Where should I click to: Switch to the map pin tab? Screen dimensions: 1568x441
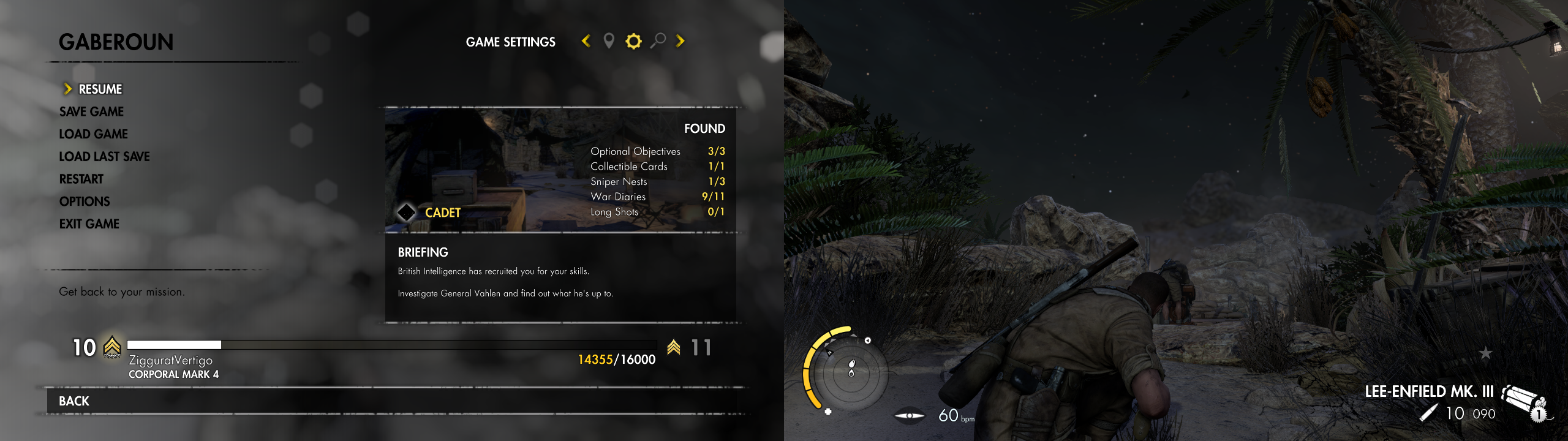point(609,41)
